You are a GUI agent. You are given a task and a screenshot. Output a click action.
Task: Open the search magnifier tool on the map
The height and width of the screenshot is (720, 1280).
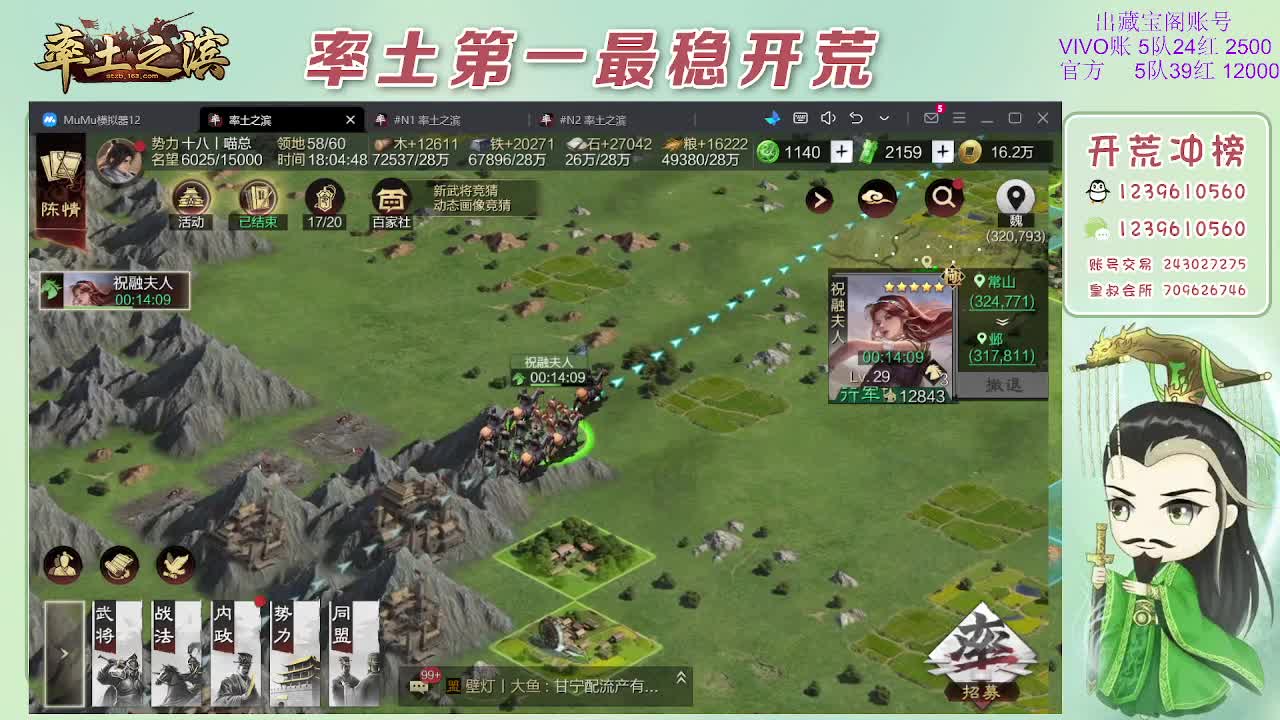click(x=942, y=198)
